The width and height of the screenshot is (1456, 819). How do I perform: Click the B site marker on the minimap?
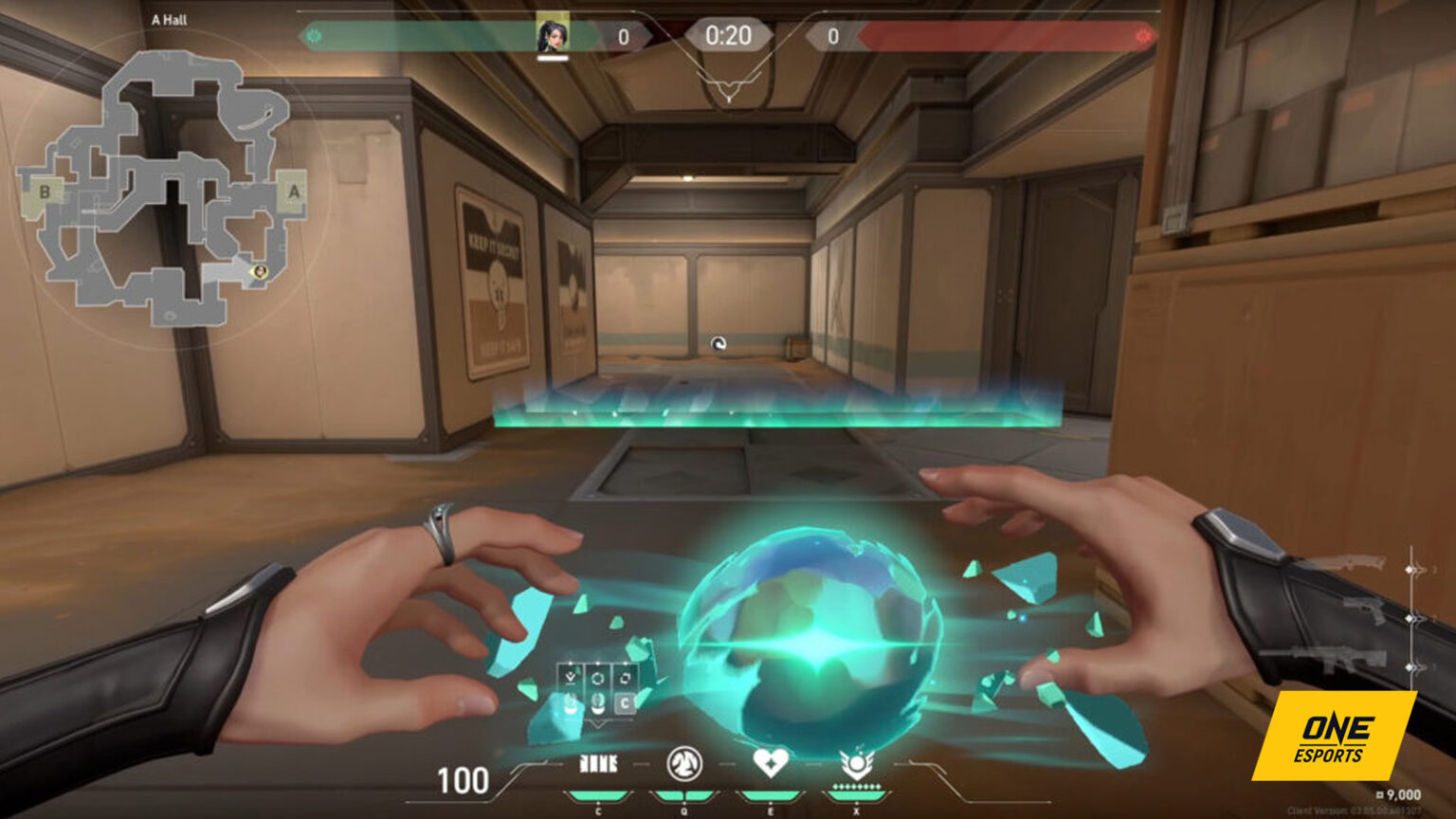[44, 191]
